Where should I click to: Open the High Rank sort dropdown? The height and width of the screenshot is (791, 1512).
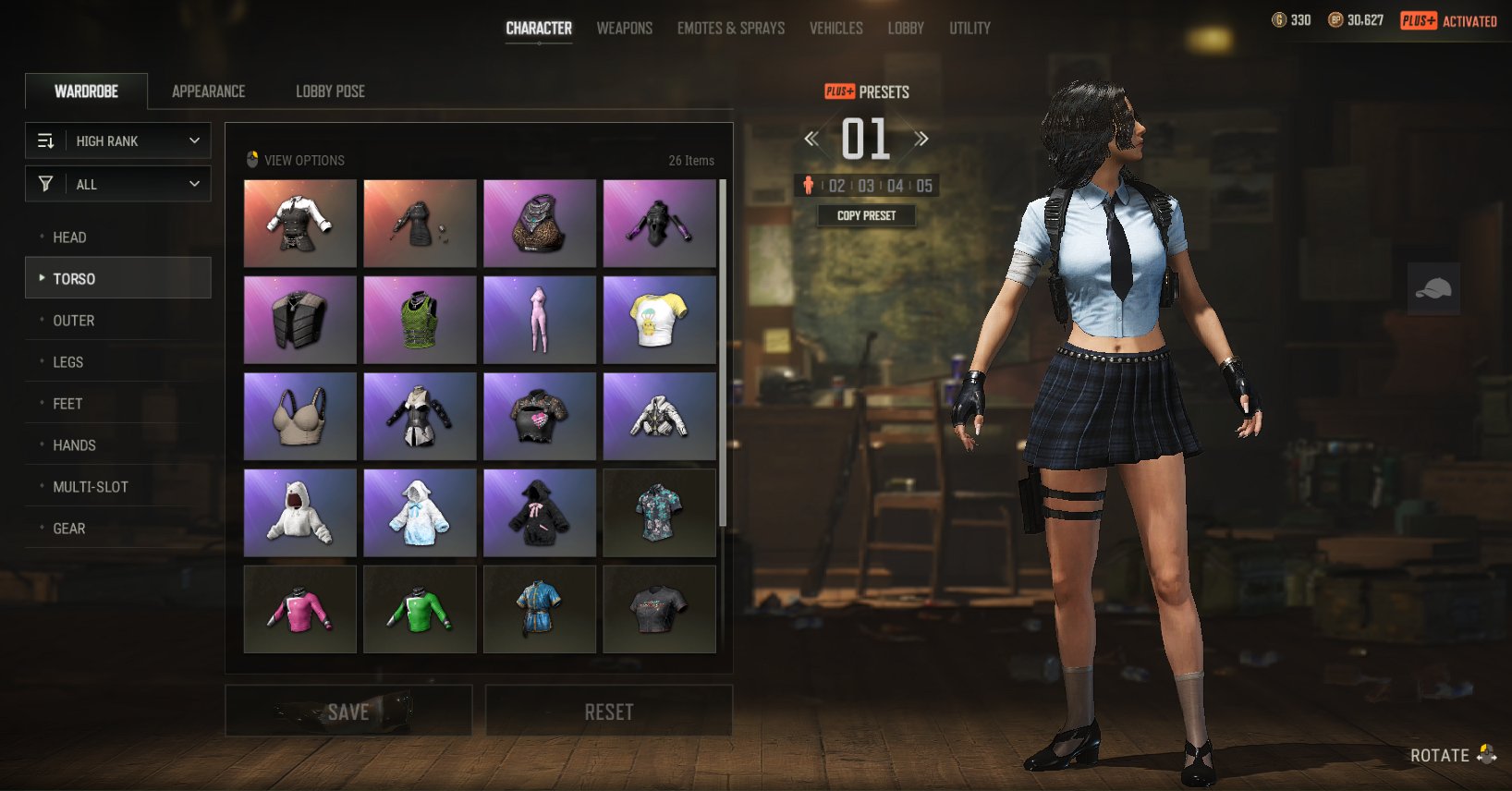(118, 140)
